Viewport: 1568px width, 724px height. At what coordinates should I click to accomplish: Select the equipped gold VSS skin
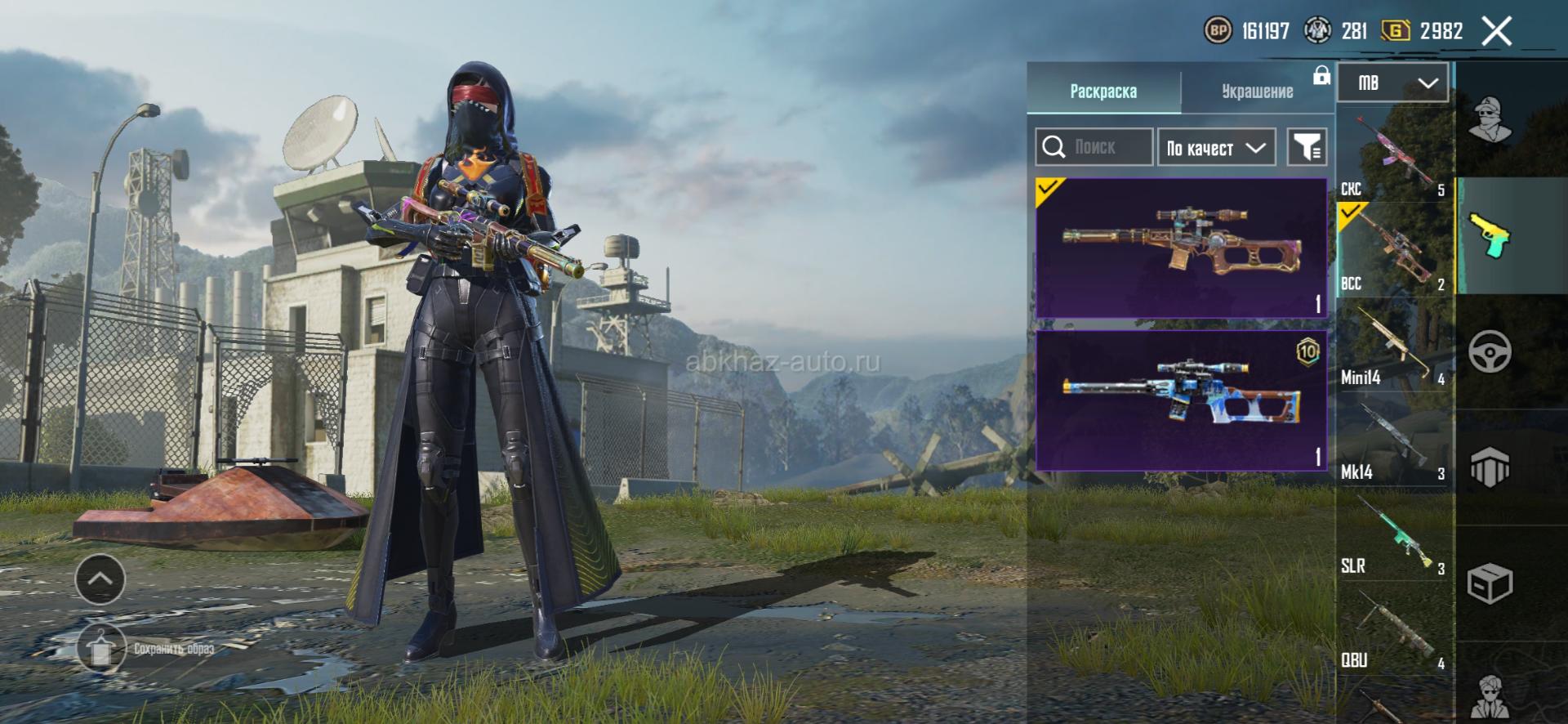pos(1181,248)
